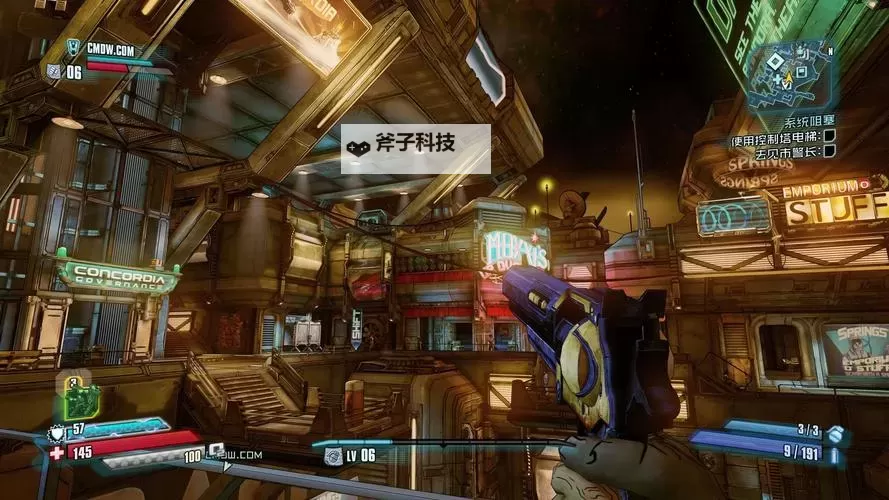The width and height of the screenshot is (889, 500).
Task: Select the teammate class badge near CMDW.COM
Action: [x=71, y=47]
